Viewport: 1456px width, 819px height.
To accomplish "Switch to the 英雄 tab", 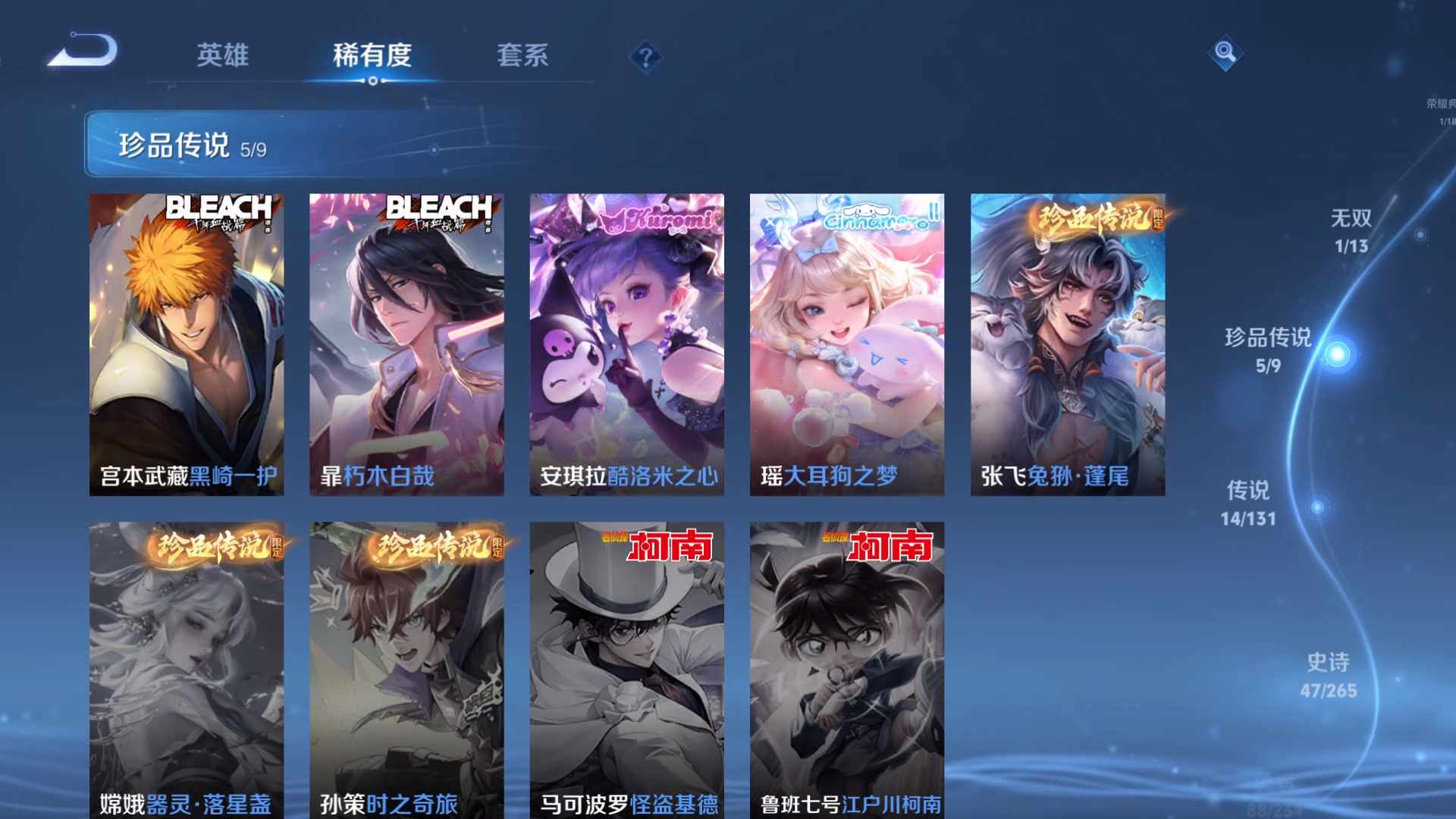I will pyautogui.click(x=223, y=55).
